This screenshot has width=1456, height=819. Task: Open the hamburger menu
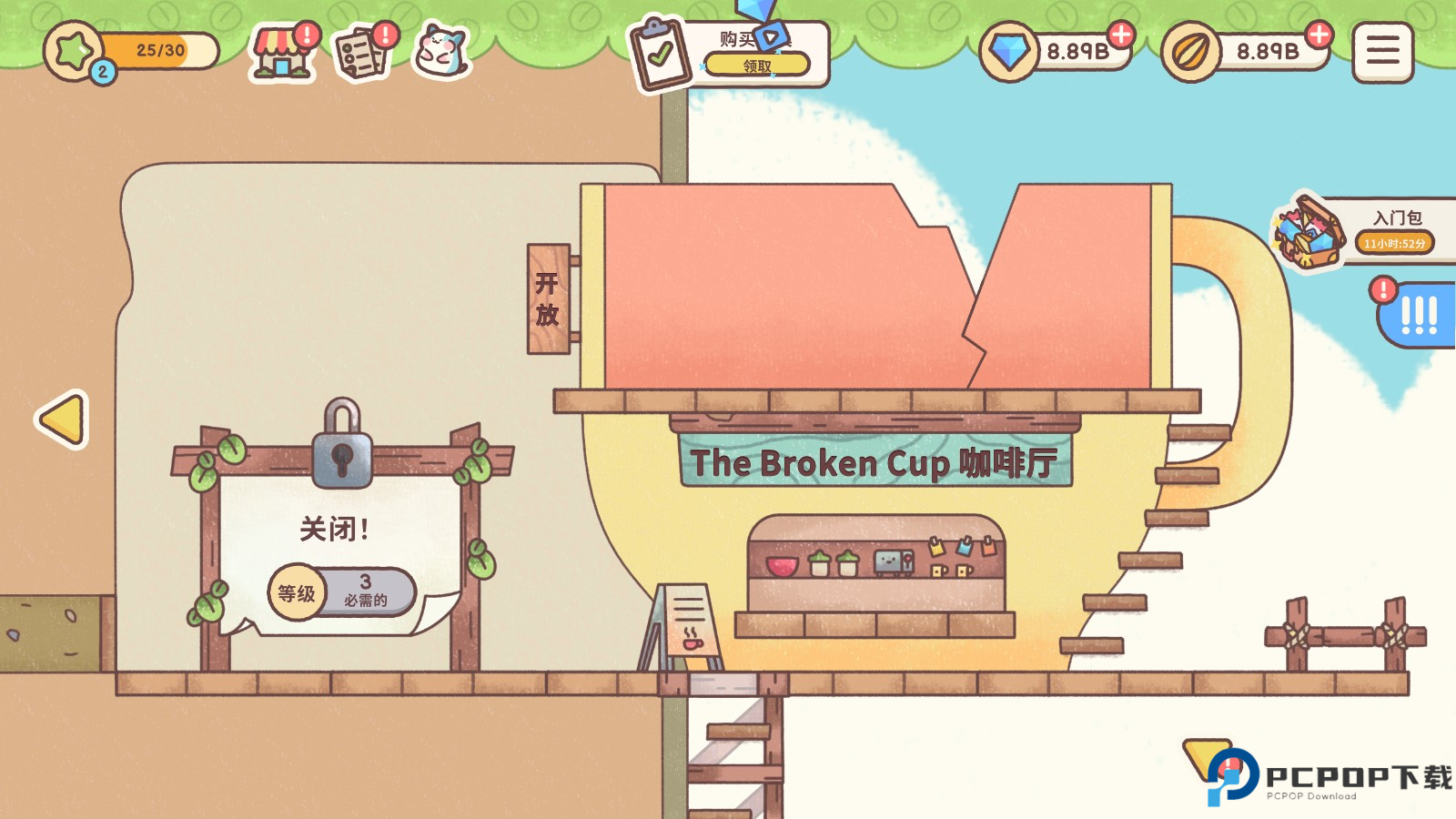(1382, 52)
